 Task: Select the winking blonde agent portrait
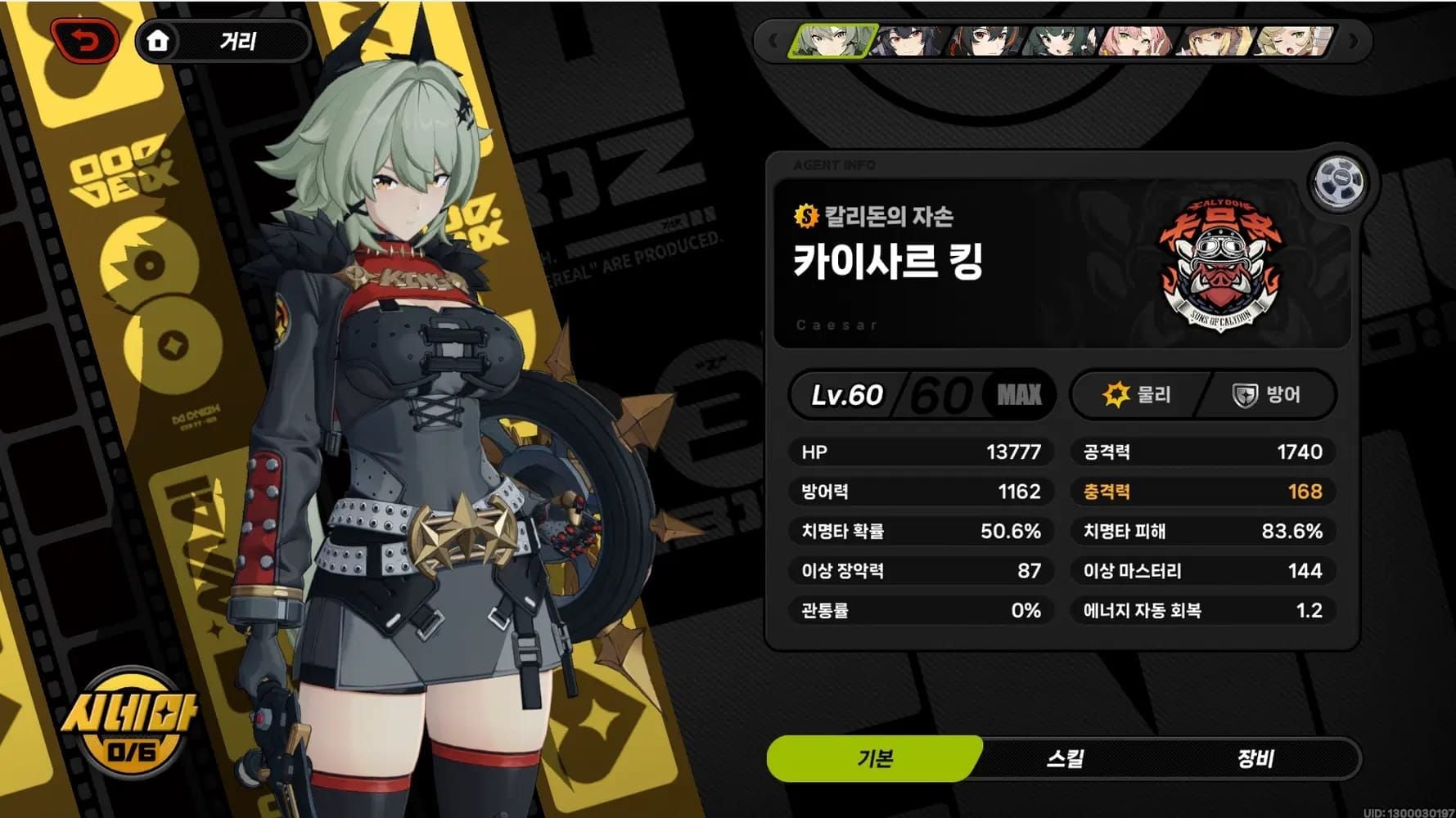tap(1293, 40)
